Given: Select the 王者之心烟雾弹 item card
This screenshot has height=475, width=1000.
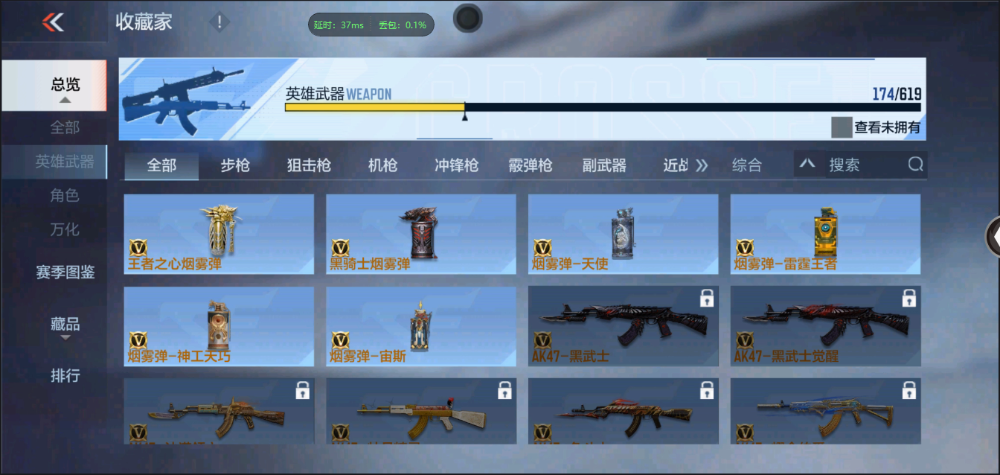Looking at the screenshot, I should (219, 234).
